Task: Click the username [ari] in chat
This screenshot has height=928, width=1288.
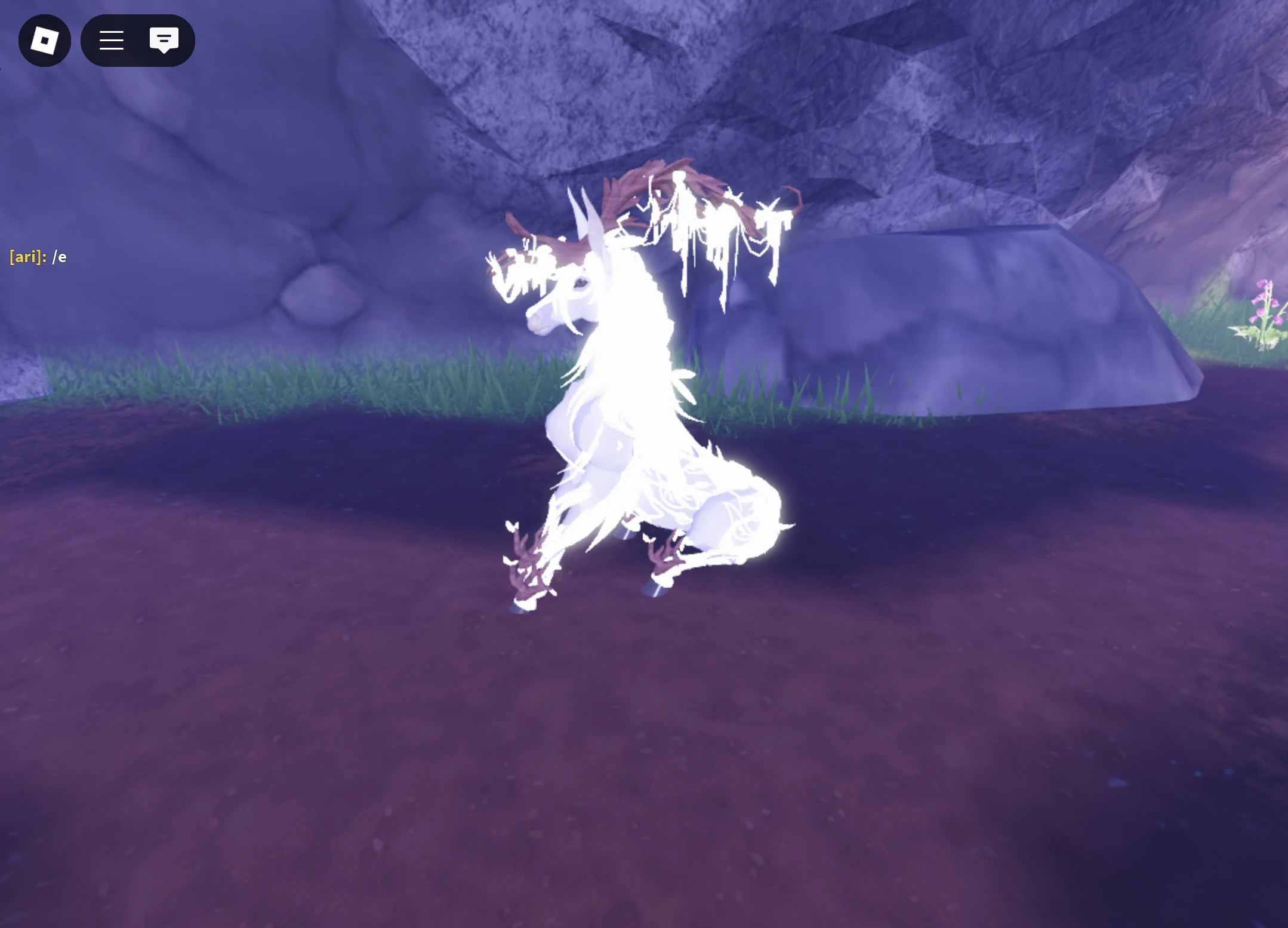Action: pos(25,257)
